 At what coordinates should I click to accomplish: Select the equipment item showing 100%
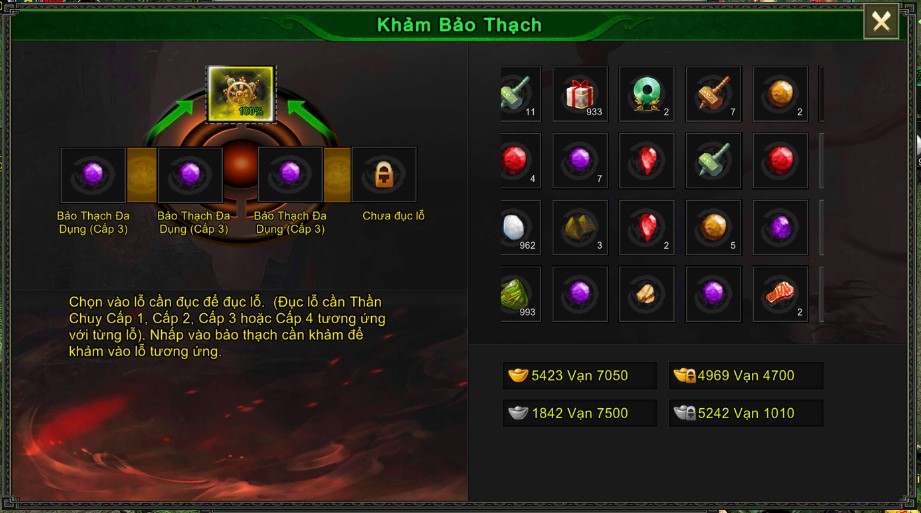pyautogui.click(x=240, y=93)
